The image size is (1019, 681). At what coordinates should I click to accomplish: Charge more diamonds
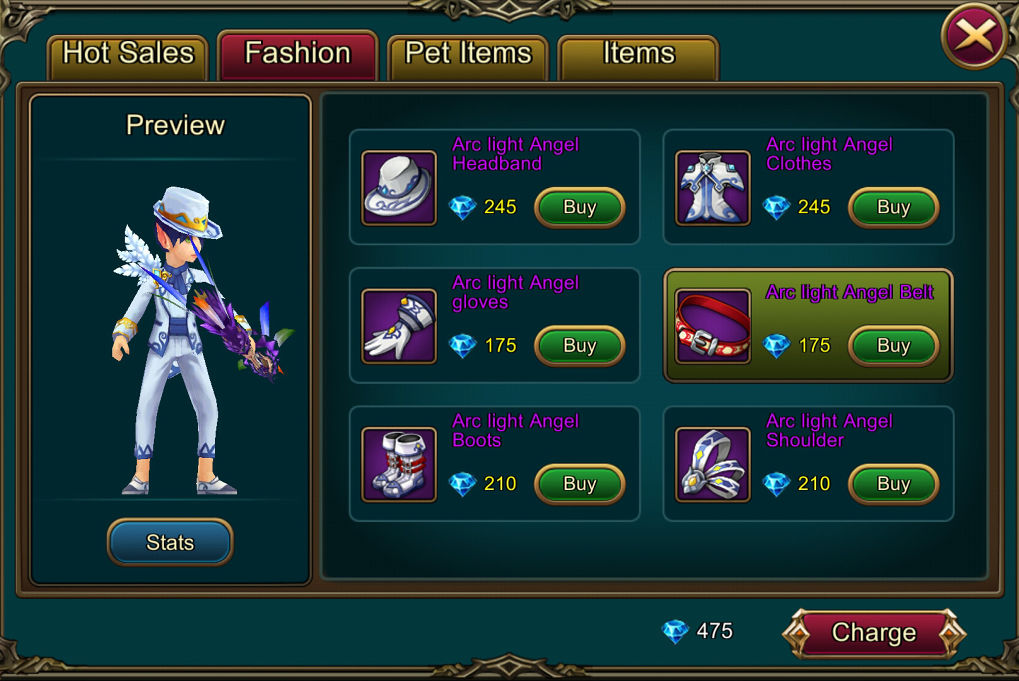coord(874,633)
